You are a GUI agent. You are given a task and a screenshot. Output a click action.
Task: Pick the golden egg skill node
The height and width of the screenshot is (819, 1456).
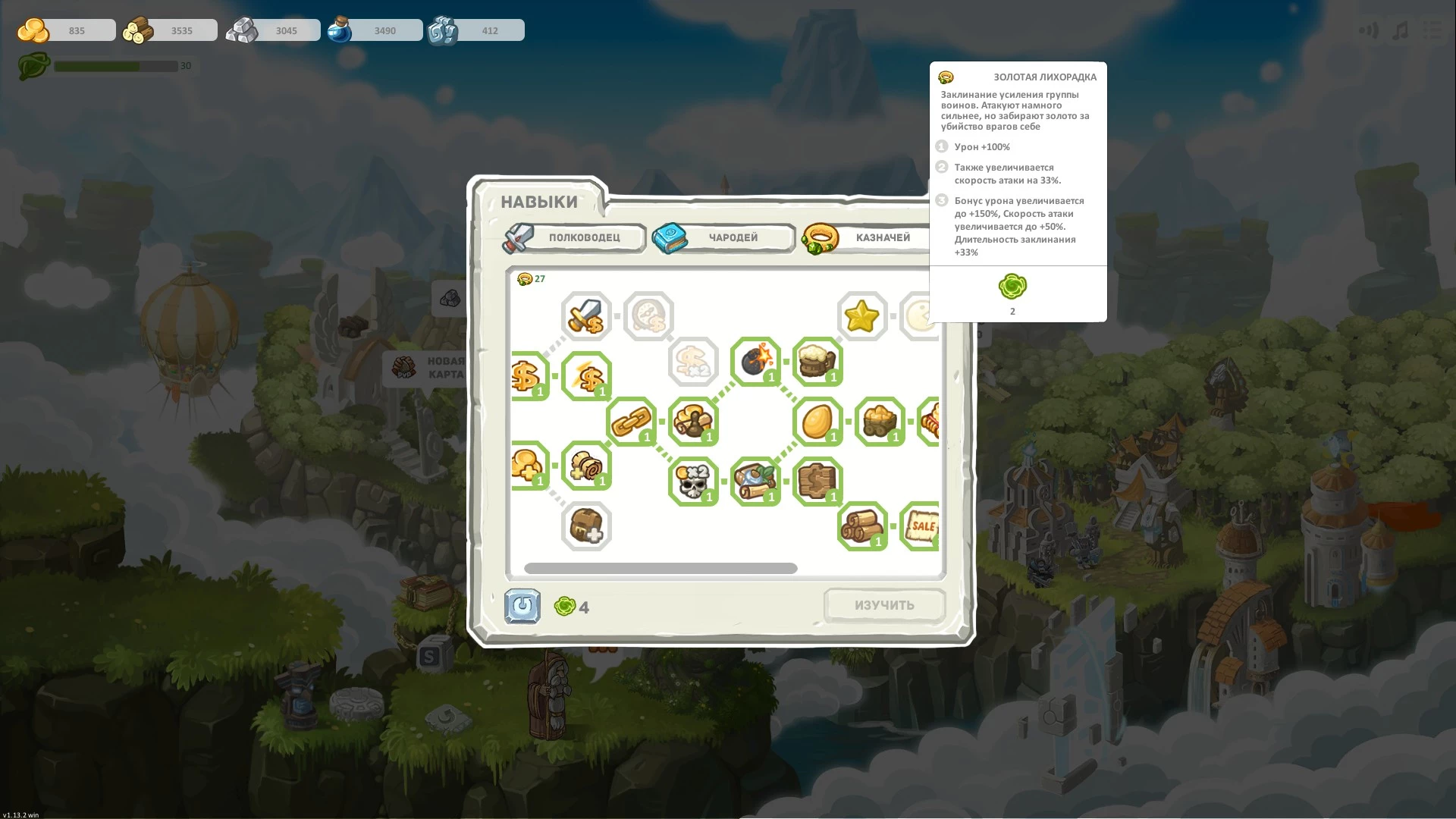pyautogui.click(x=817, y=421)
